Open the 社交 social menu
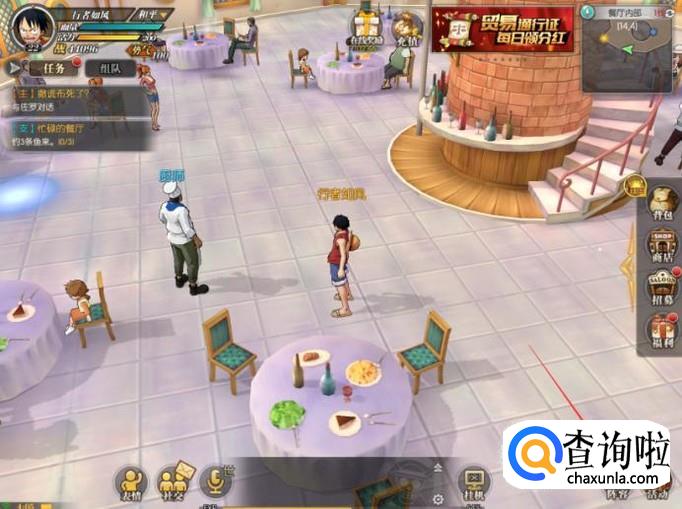The image size is (682, 509). tap(172, 481)
